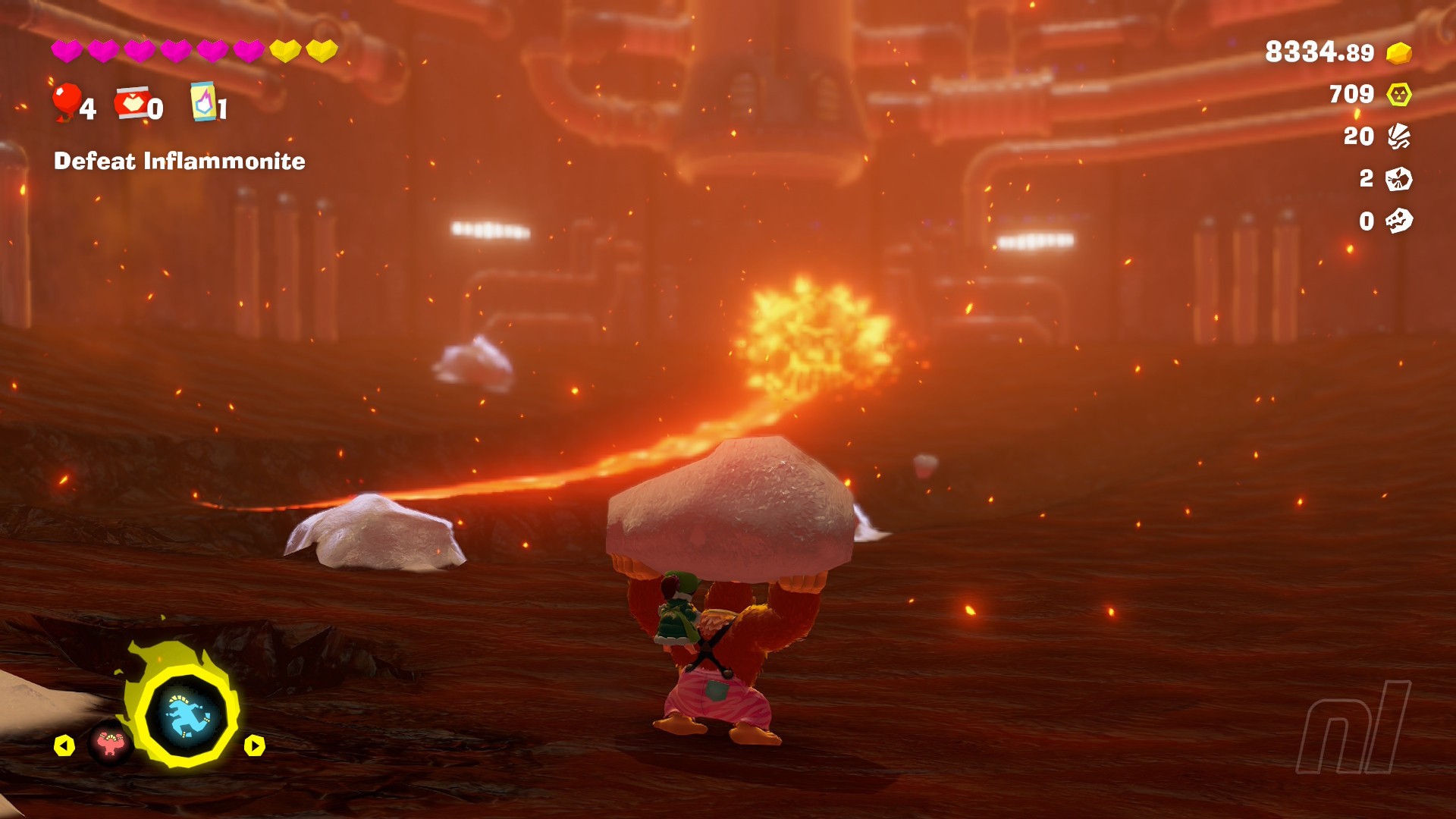
Task: Click the yellow hexagon chip icon
Action: tap(1399, 94)
